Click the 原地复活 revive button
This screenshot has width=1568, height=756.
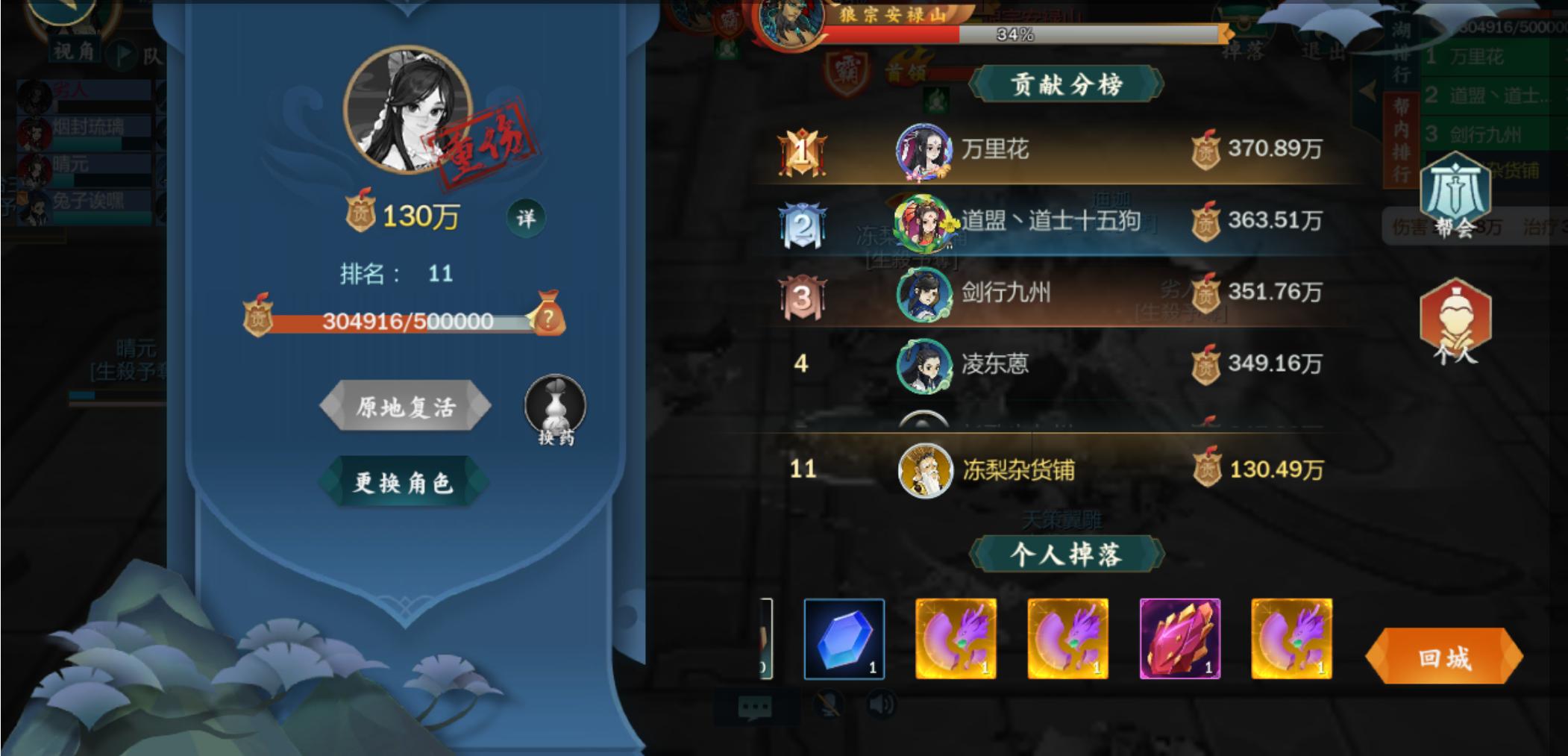(407, 404)
